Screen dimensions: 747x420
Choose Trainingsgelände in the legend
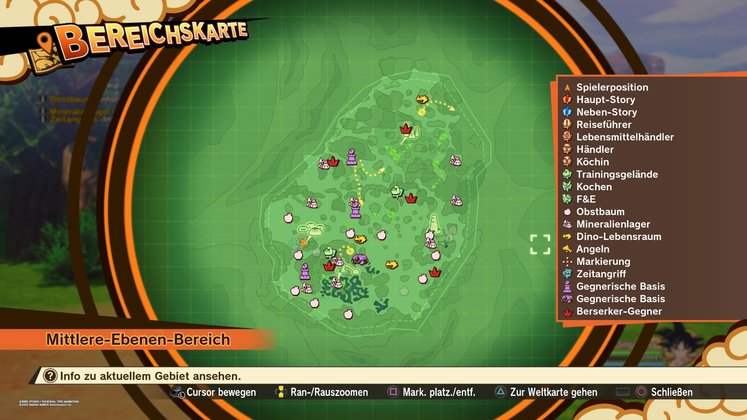616,174
